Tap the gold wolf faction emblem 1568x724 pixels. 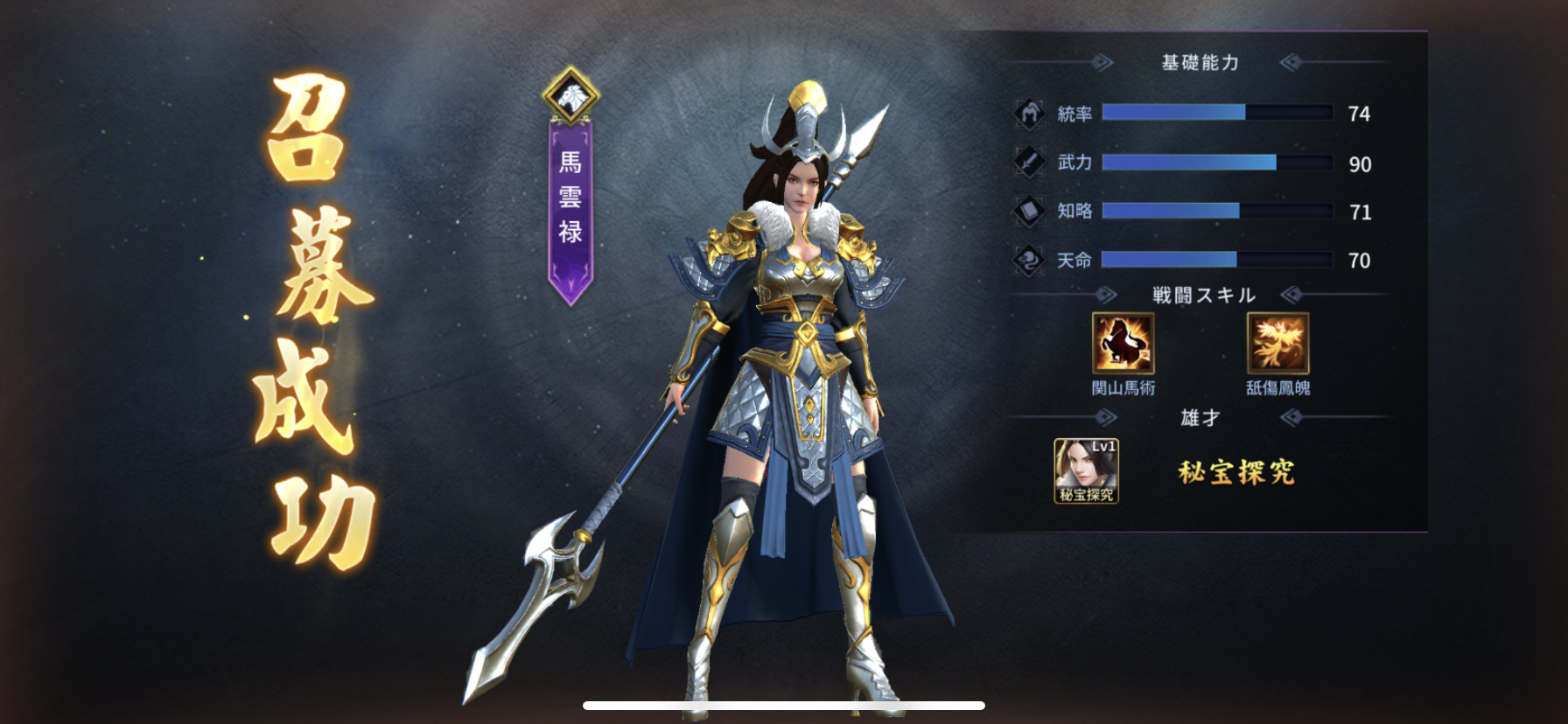pyautogui.click(x=570, y=94)
